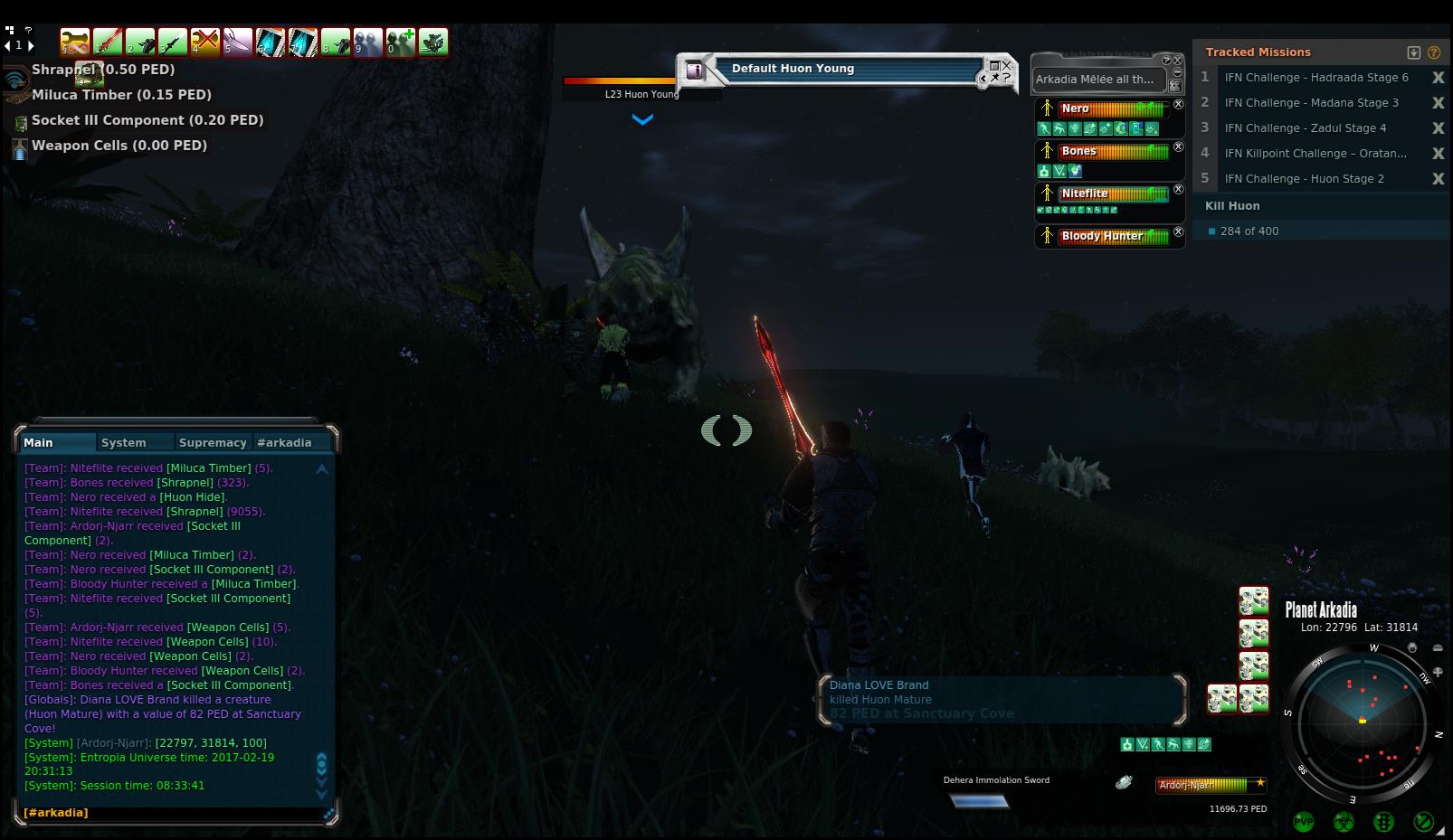The image size is (1453, 840).
Task: Remove the Hadraada Stage 6 tracked mission
Action: [1438, 78]
